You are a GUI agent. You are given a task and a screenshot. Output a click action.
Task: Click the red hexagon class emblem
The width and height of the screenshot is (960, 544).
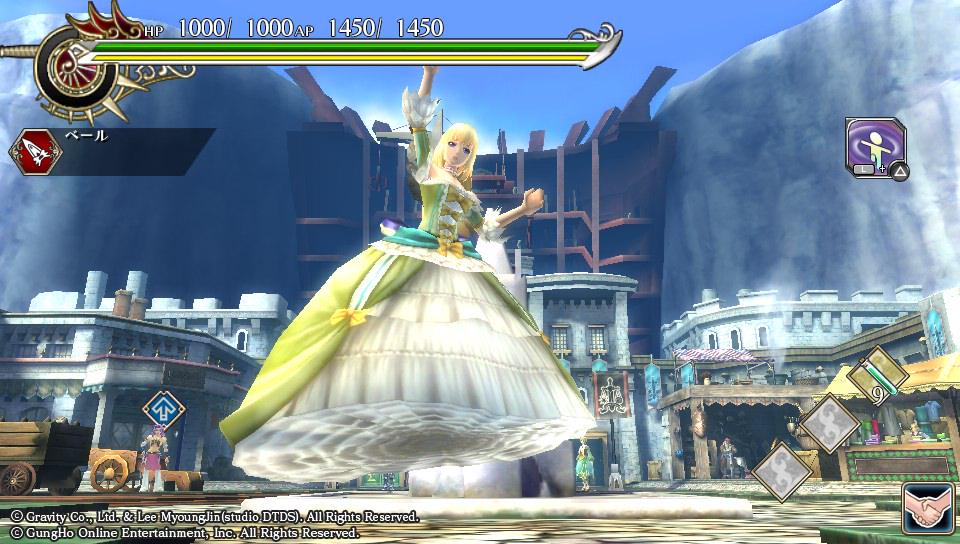(36, 152)
